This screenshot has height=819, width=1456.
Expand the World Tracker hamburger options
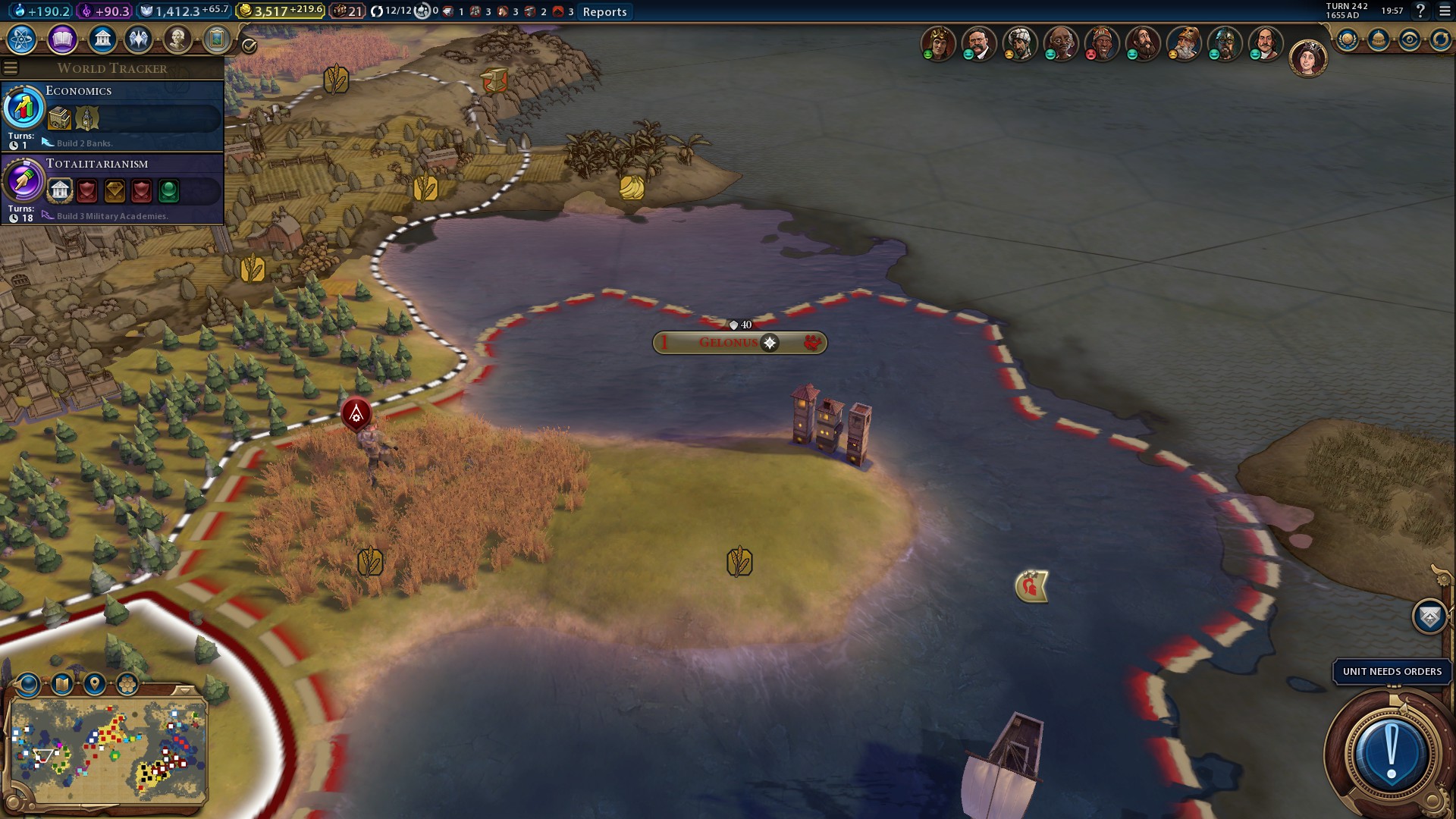[11, 67]
